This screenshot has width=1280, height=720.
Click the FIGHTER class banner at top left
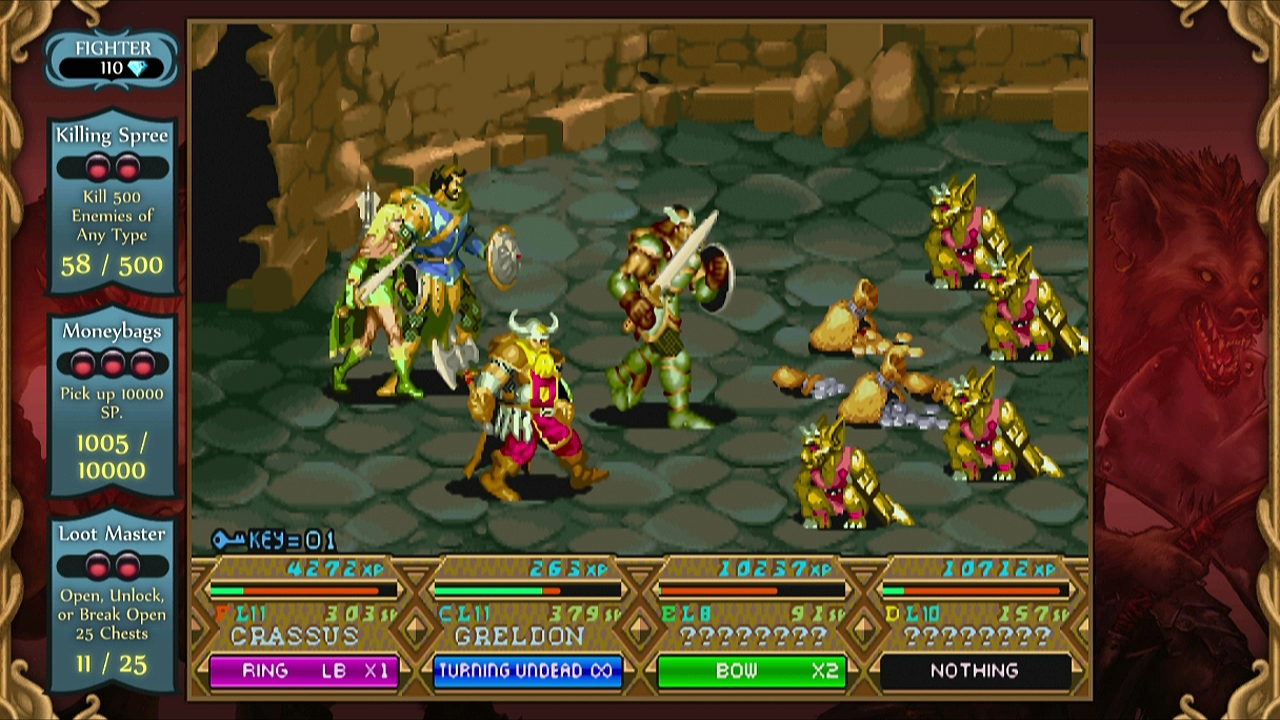113,47
